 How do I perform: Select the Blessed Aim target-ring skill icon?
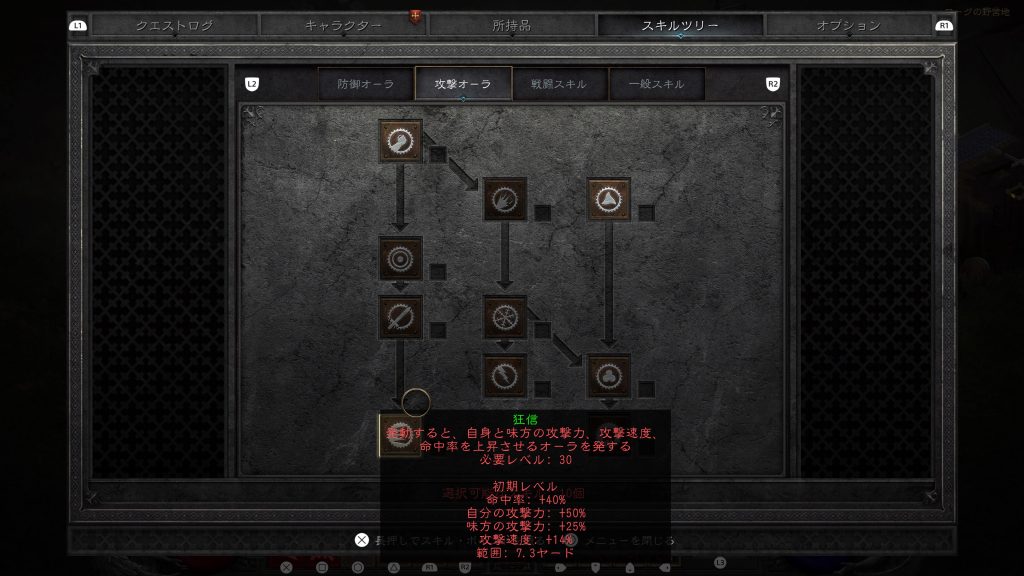400,258
